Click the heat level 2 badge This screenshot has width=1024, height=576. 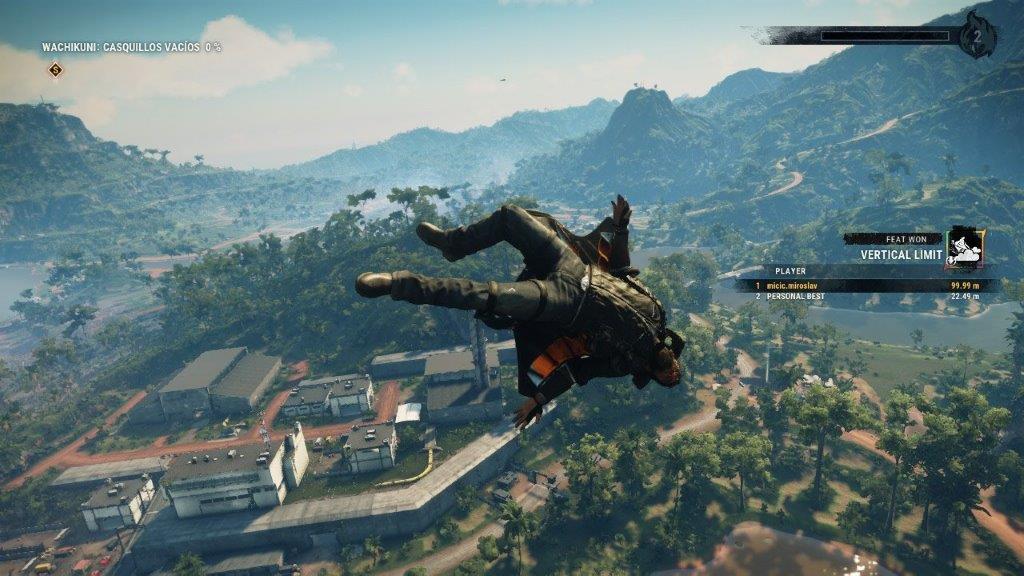(x=976, y=36)
